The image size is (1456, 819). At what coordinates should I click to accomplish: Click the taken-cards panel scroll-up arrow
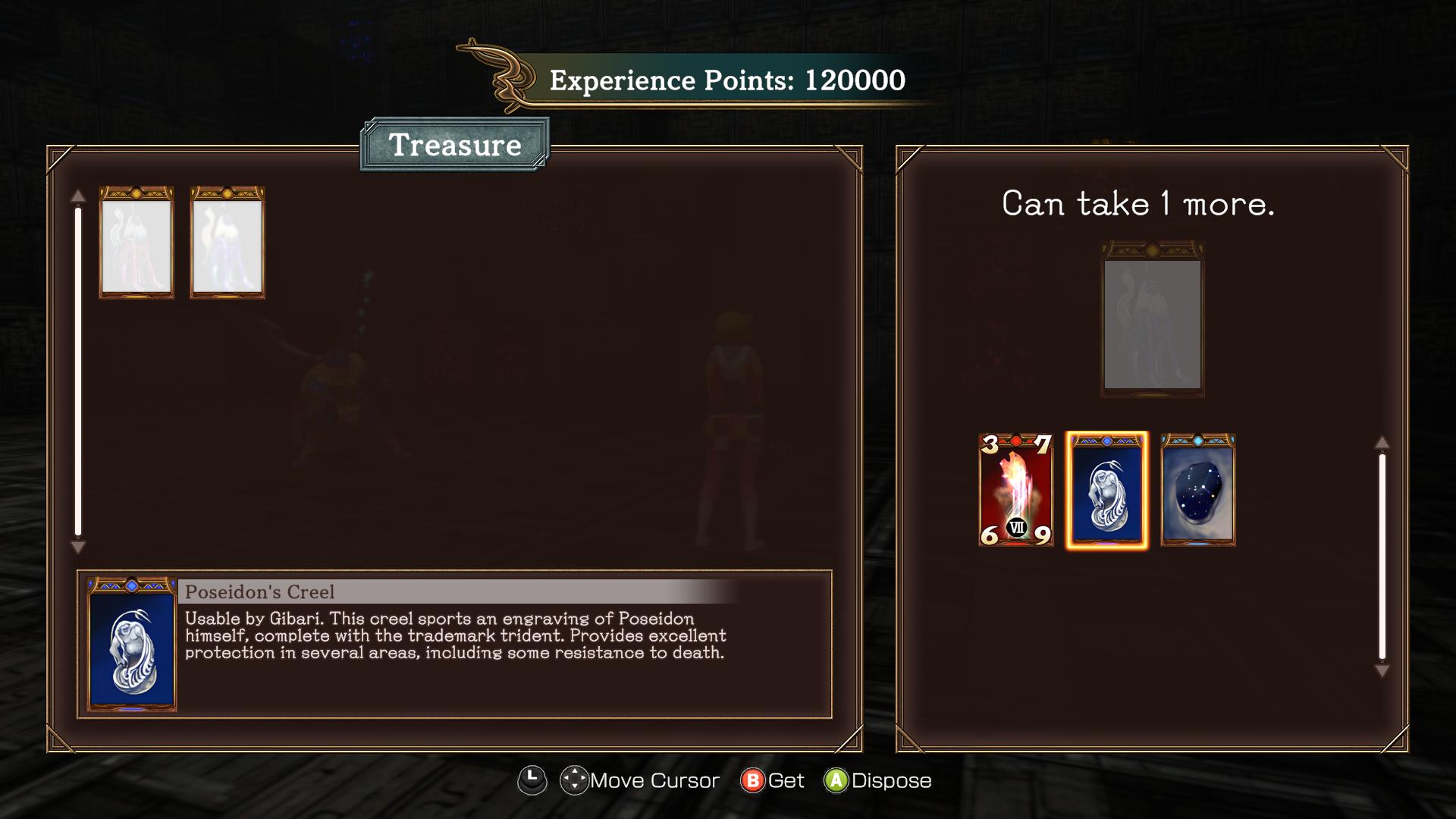pos(1382,442)
